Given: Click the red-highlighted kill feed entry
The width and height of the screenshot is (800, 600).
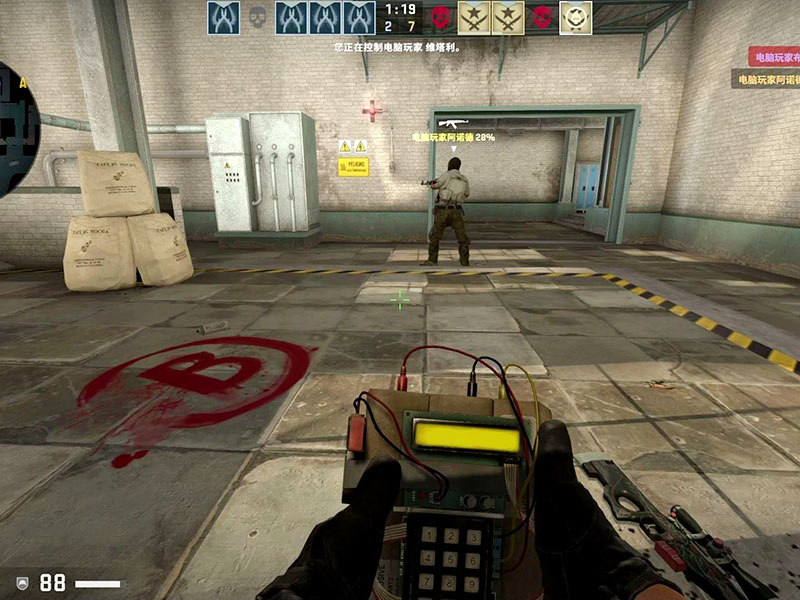Looking at the screenshot, I should coord(774,56).
